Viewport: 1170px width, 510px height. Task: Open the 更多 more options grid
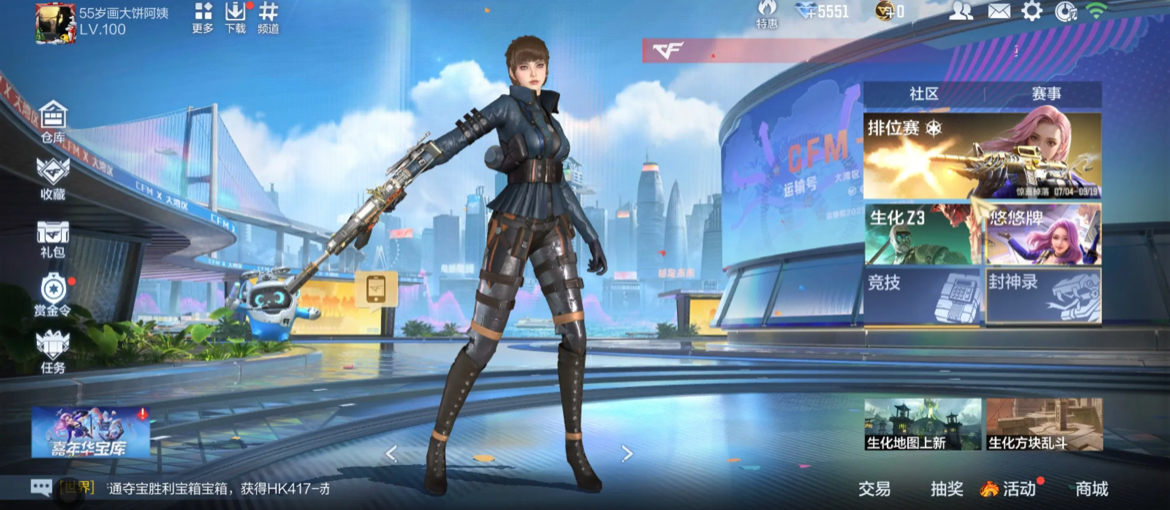click(x=203, y=18)
